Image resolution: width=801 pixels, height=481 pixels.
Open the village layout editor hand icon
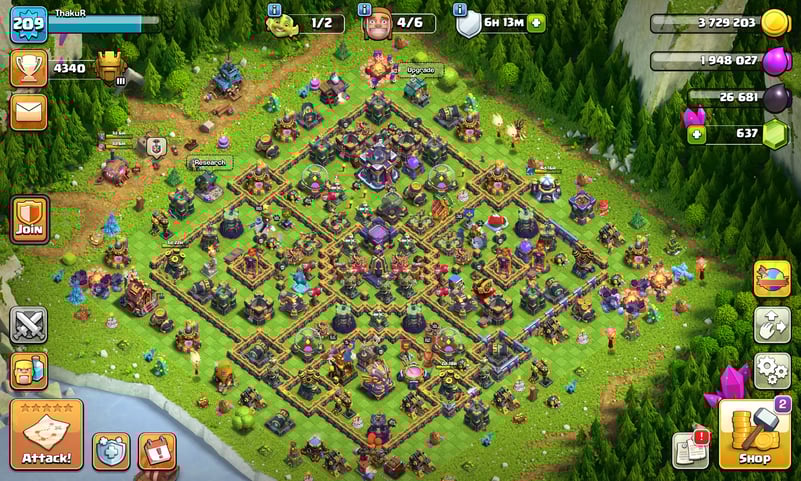[771, 324]
